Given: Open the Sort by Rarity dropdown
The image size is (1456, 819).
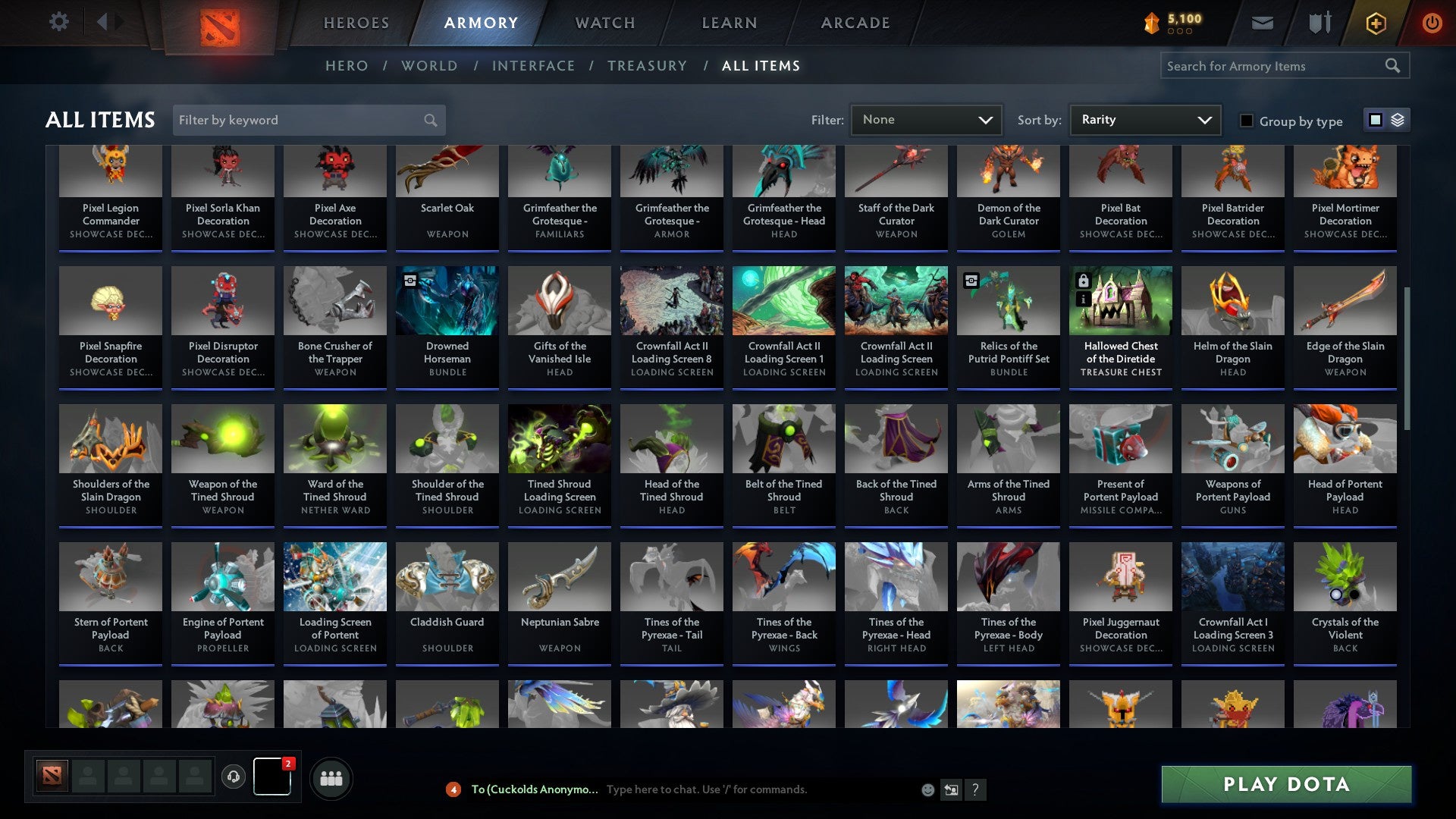Looking at the screenshot, I should pyautogui.click(x=1144, y=119).
